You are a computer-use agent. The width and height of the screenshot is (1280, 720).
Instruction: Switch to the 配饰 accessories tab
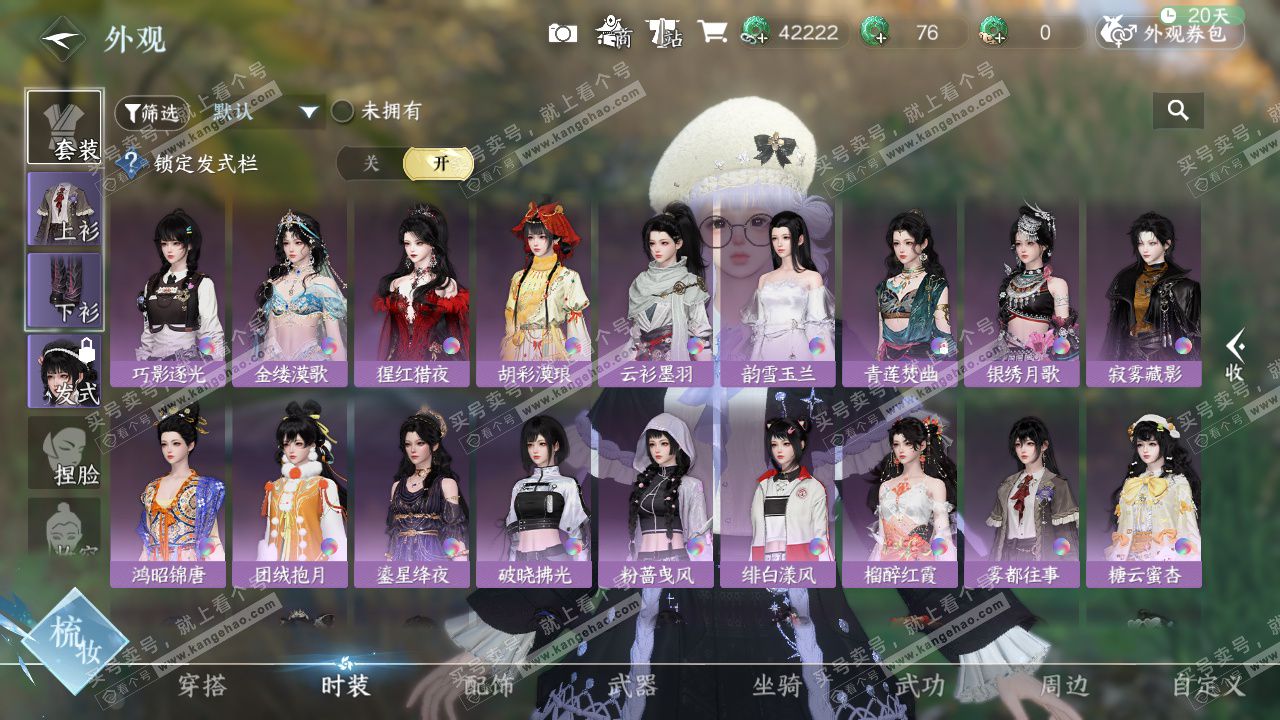tap(490, 686)
